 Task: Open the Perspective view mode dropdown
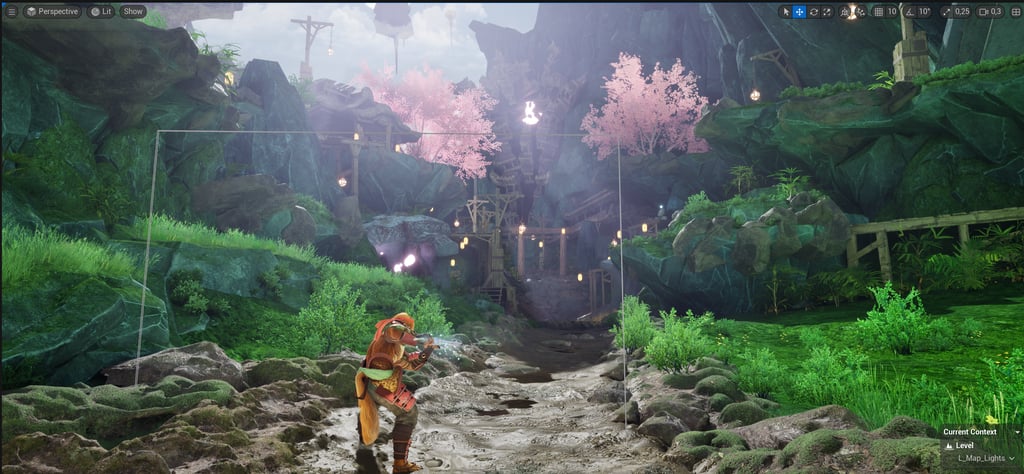(51, 12)
